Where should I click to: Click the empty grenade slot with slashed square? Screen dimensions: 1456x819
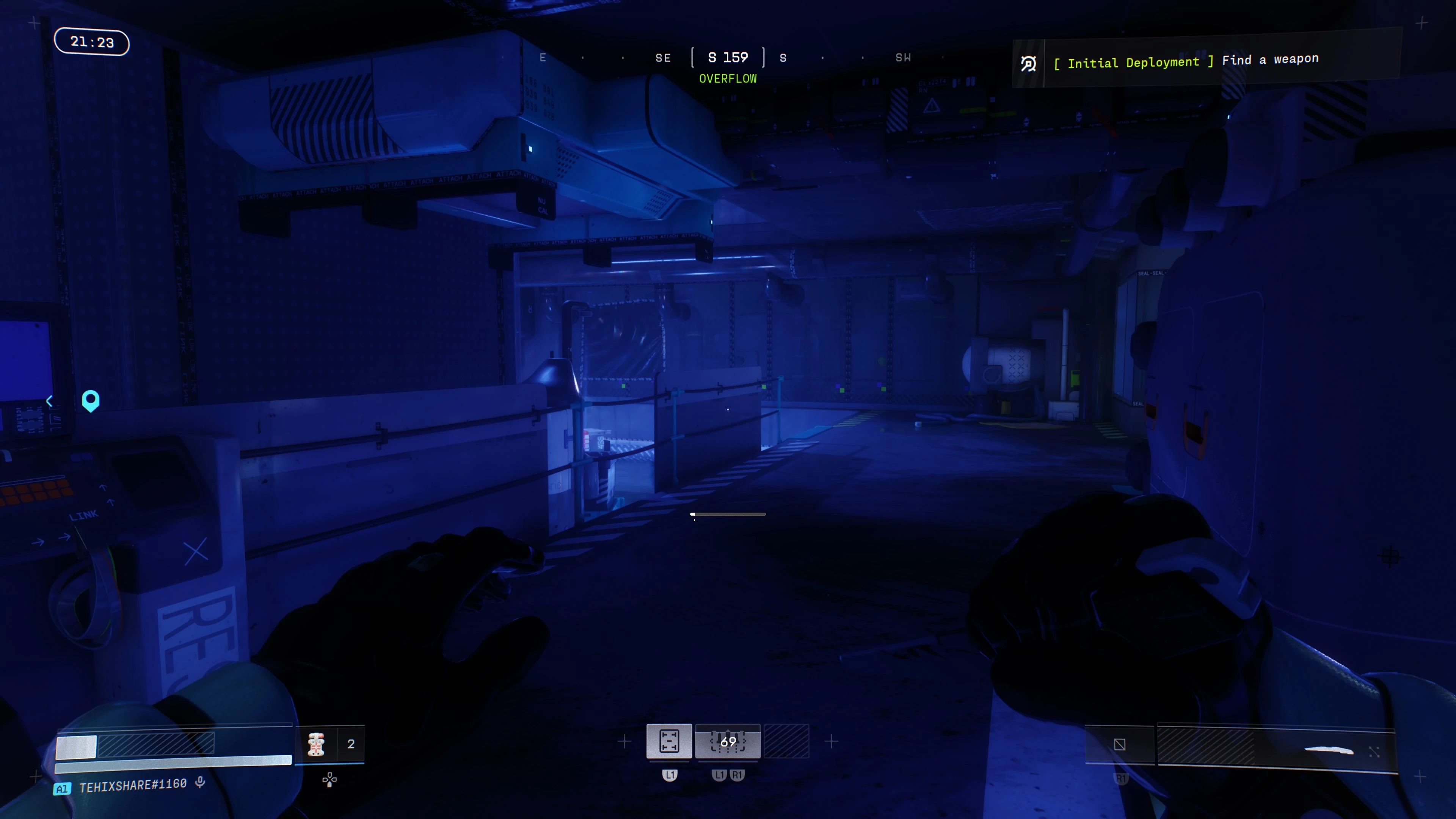click(1119, 744)
